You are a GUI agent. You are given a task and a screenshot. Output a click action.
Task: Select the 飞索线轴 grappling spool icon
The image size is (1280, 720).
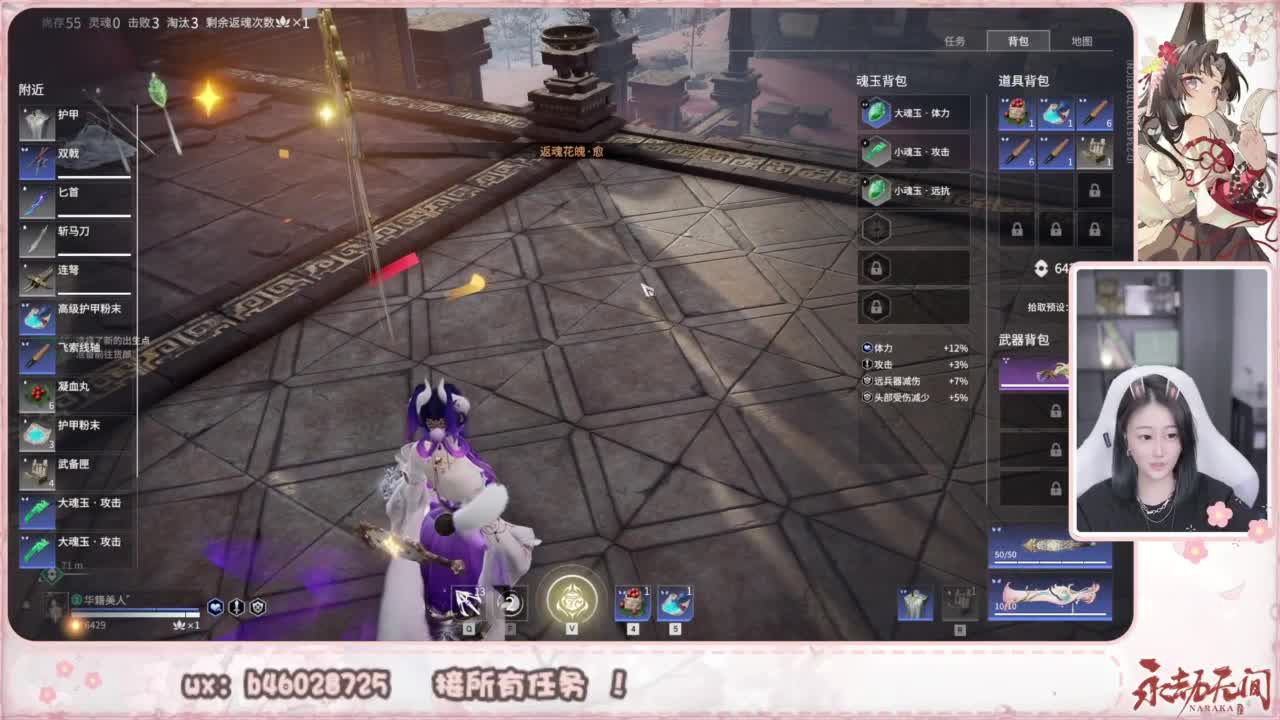click(37, 355)
